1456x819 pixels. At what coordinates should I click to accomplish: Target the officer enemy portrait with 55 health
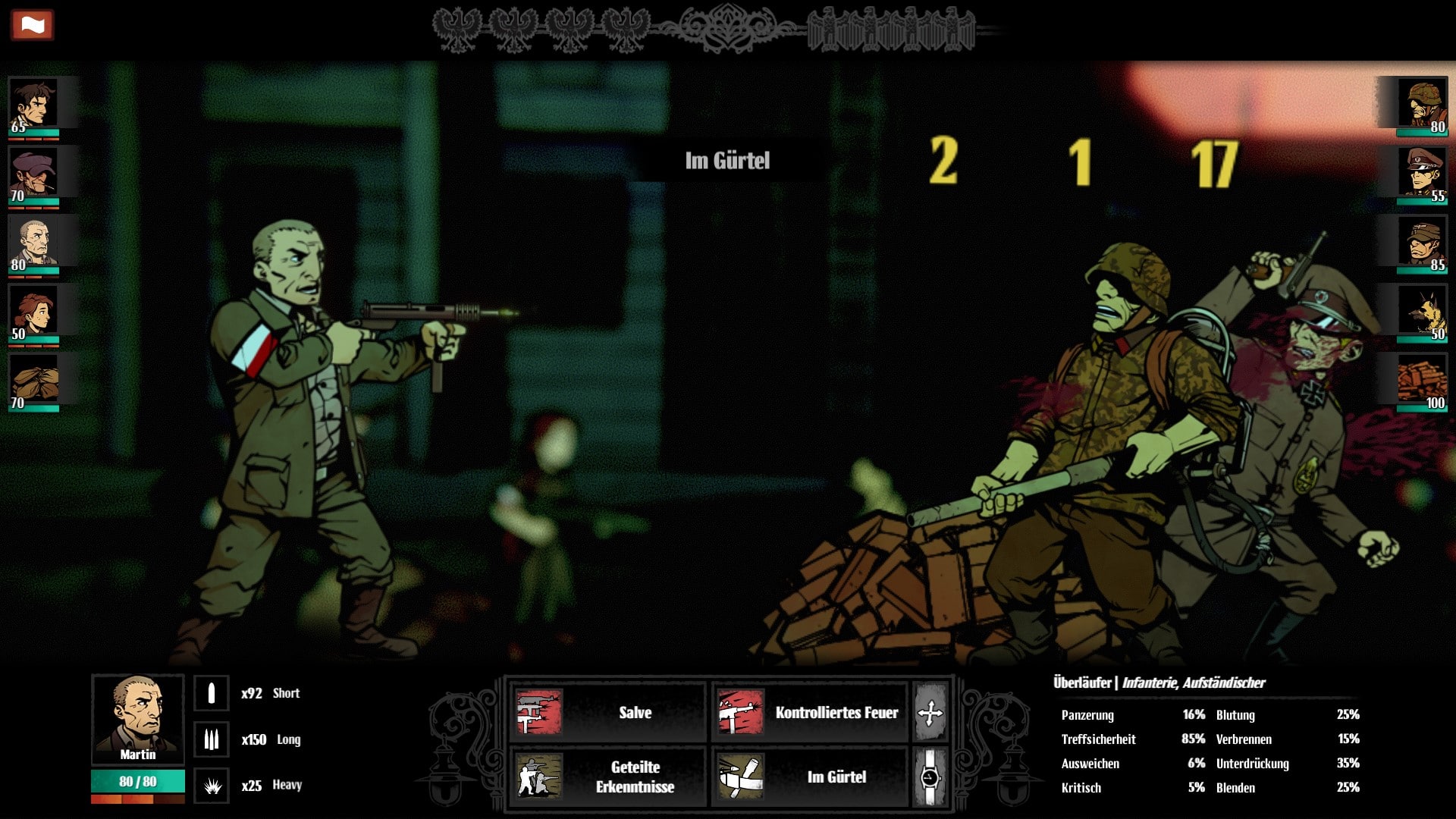coord(1423,174)
